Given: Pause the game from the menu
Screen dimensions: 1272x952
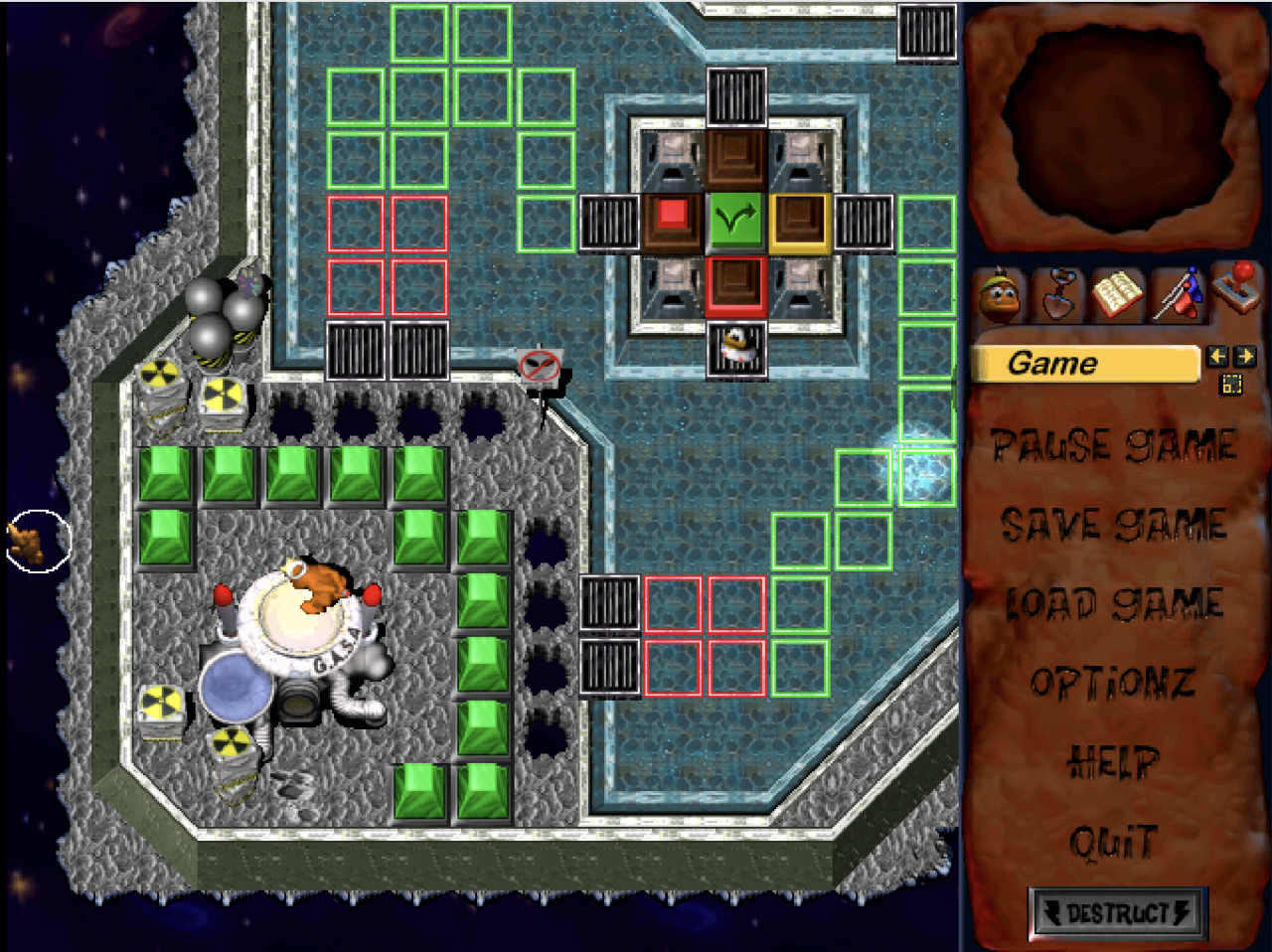Looking at the screenshot, I should pyautogui.click(x=1114, y=446).
